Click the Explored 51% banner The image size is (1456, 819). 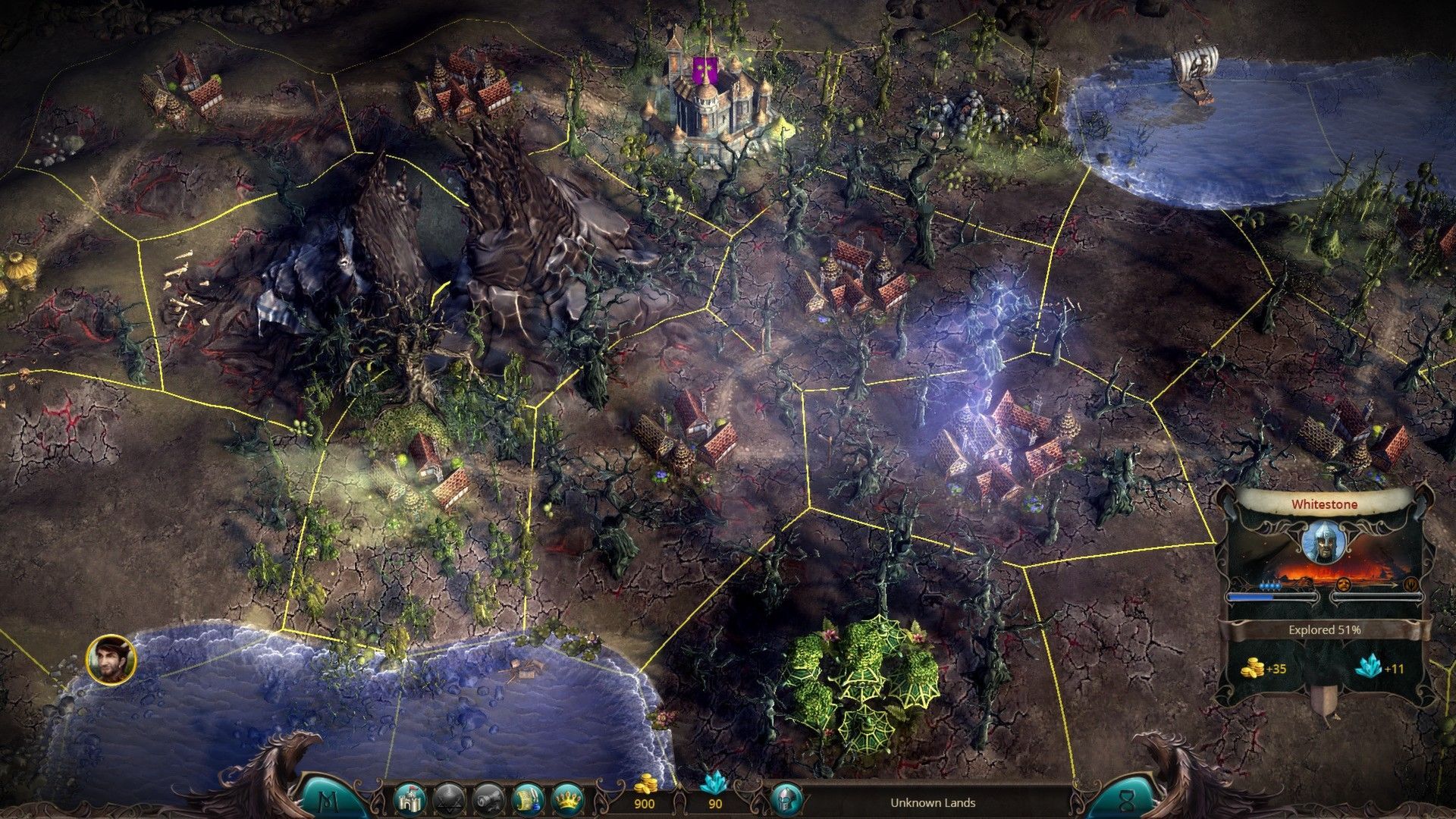(x=1324, y=629)
